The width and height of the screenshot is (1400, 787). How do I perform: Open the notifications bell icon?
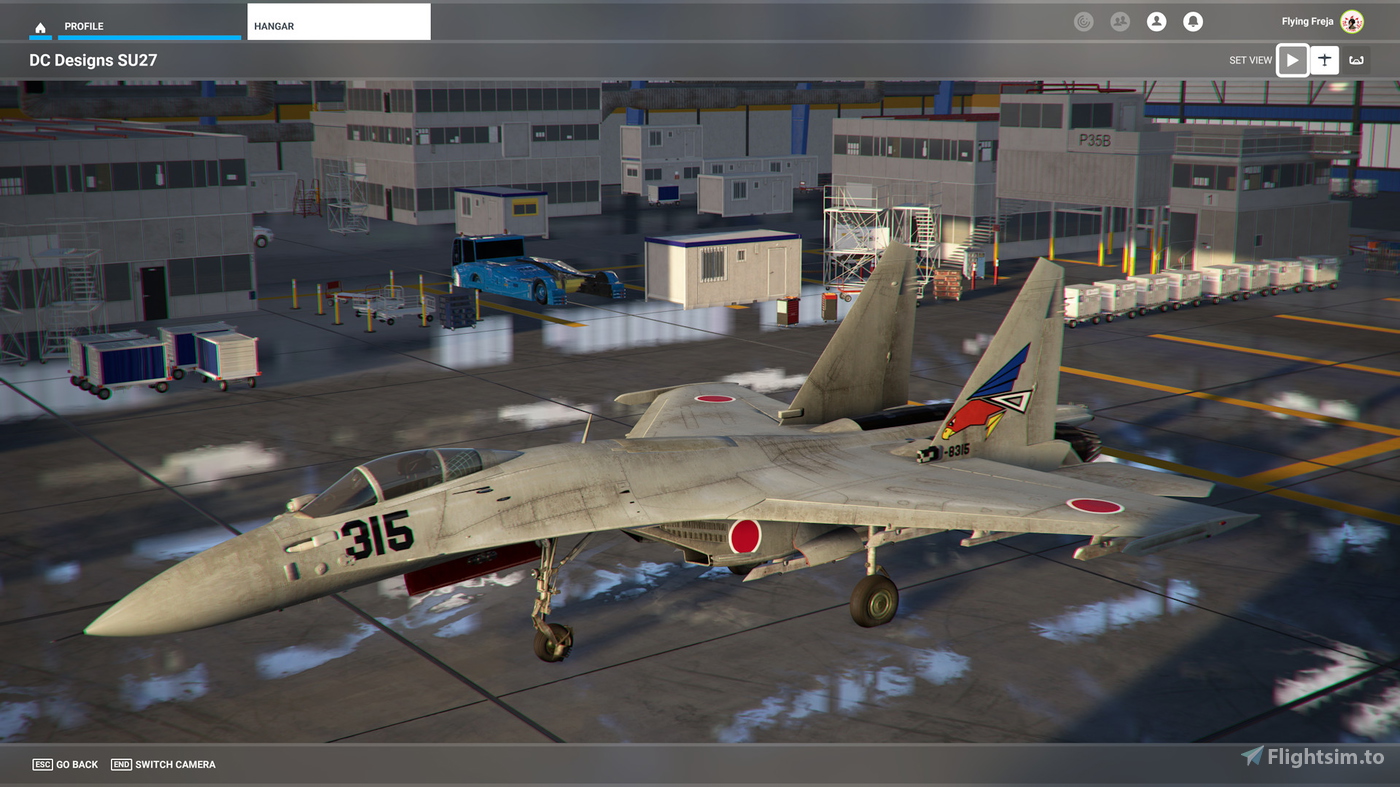(x=1192, y=21)
